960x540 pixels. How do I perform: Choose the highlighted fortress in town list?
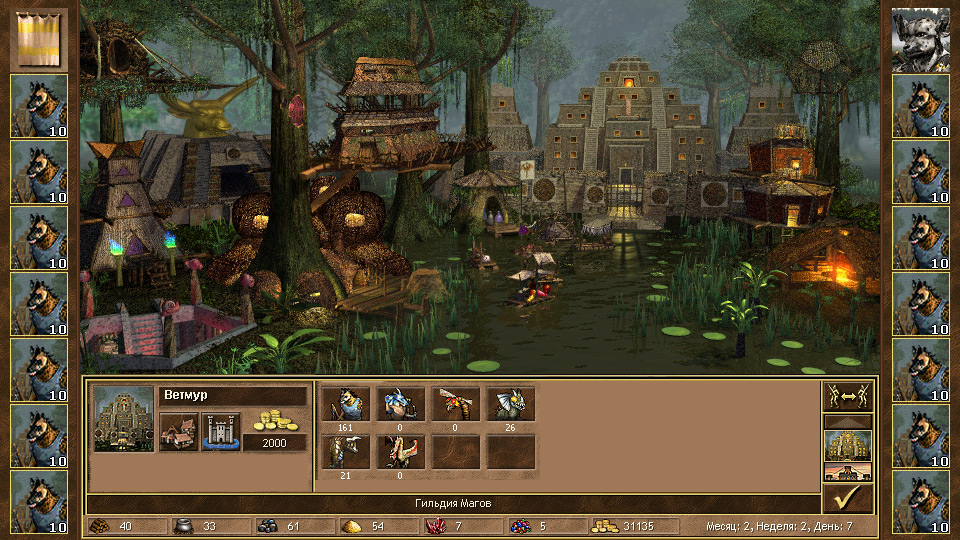[x=847, y=445]
